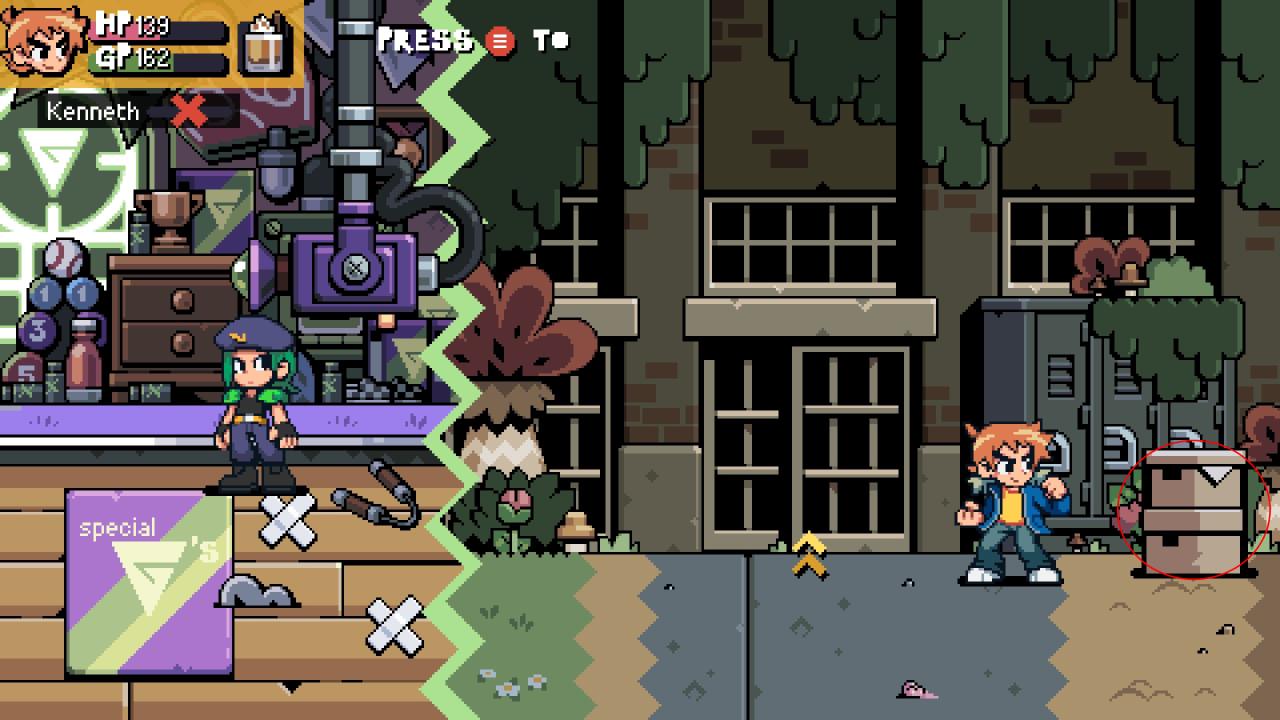
Task: Click the red X beside Kenneth
Action: point(189,111)
